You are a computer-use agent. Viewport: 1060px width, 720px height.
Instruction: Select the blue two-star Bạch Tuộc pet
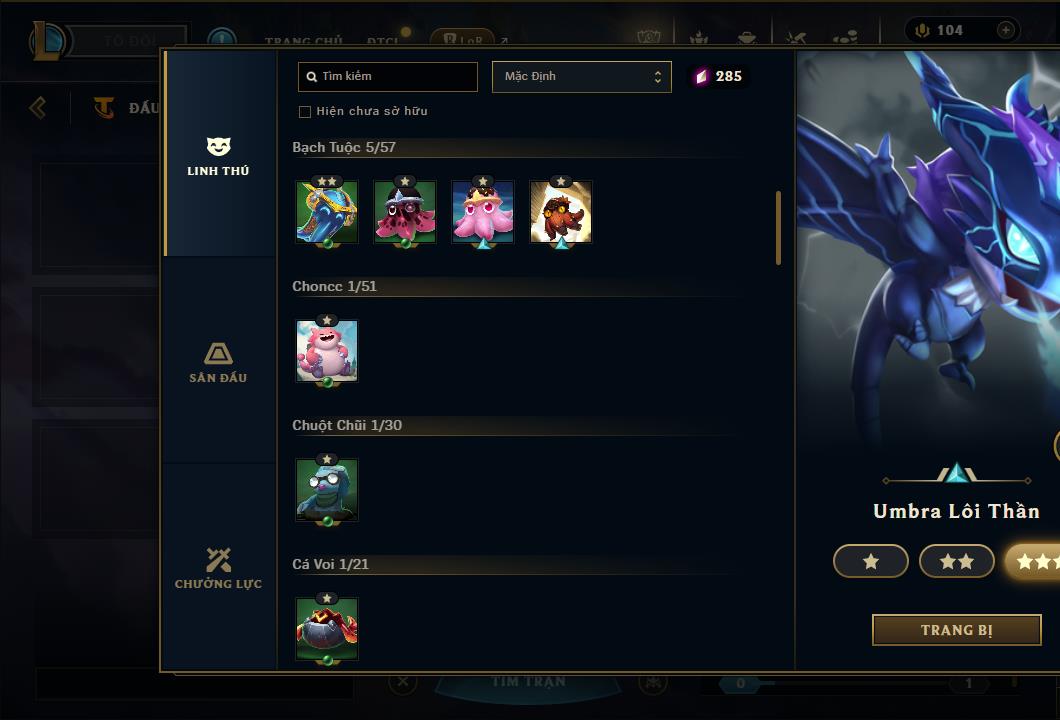[x=327, y=211]
